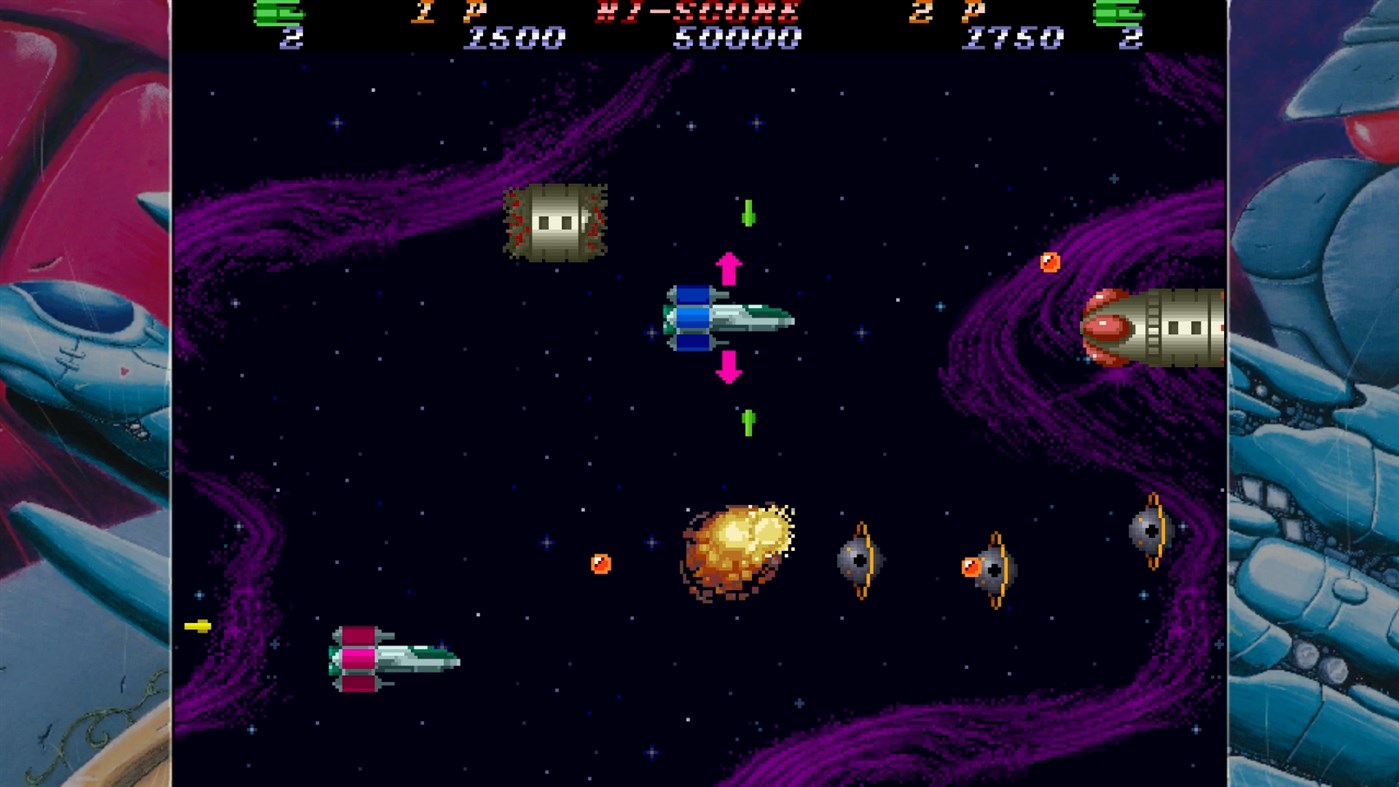The height and width of the screenshot is (787, 1399).
Task: Click the orange orb projectile near the explosion
Action: 601,563
